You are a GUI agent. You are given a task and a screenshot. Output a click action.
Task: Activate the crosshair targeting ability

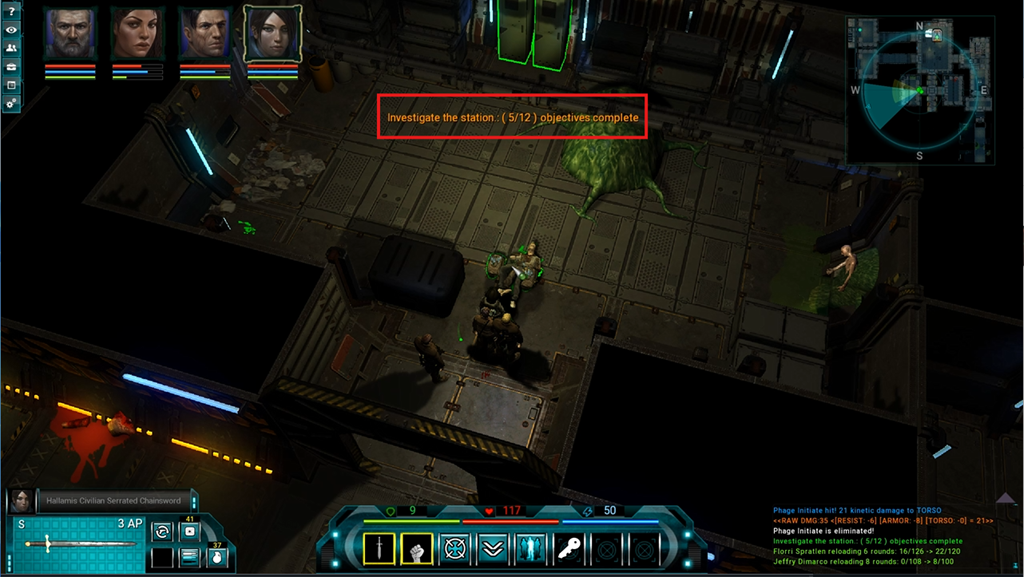(455, 548)
